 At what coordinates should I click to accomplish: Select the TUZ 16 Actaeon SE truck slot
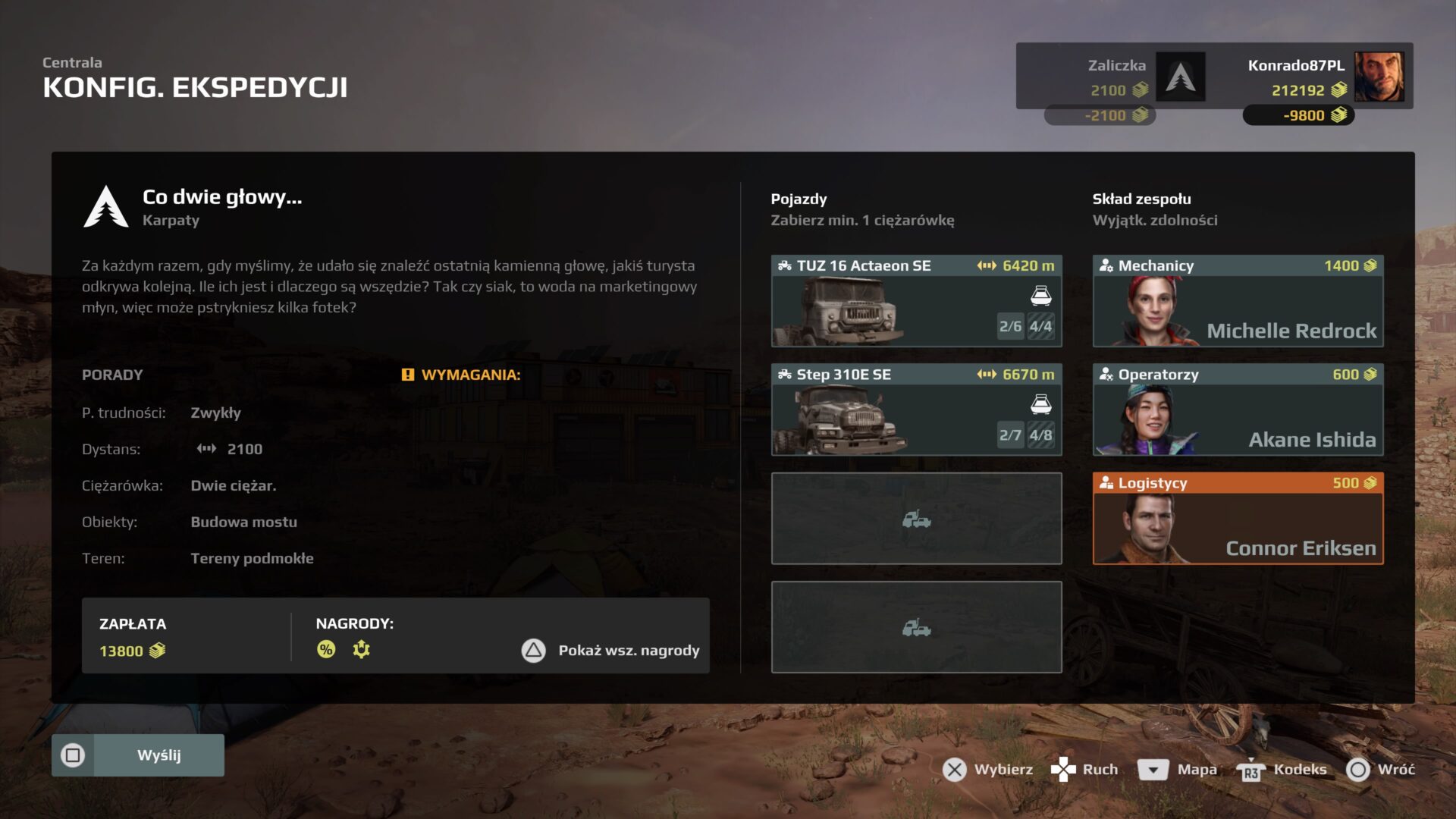pos(916,301)
